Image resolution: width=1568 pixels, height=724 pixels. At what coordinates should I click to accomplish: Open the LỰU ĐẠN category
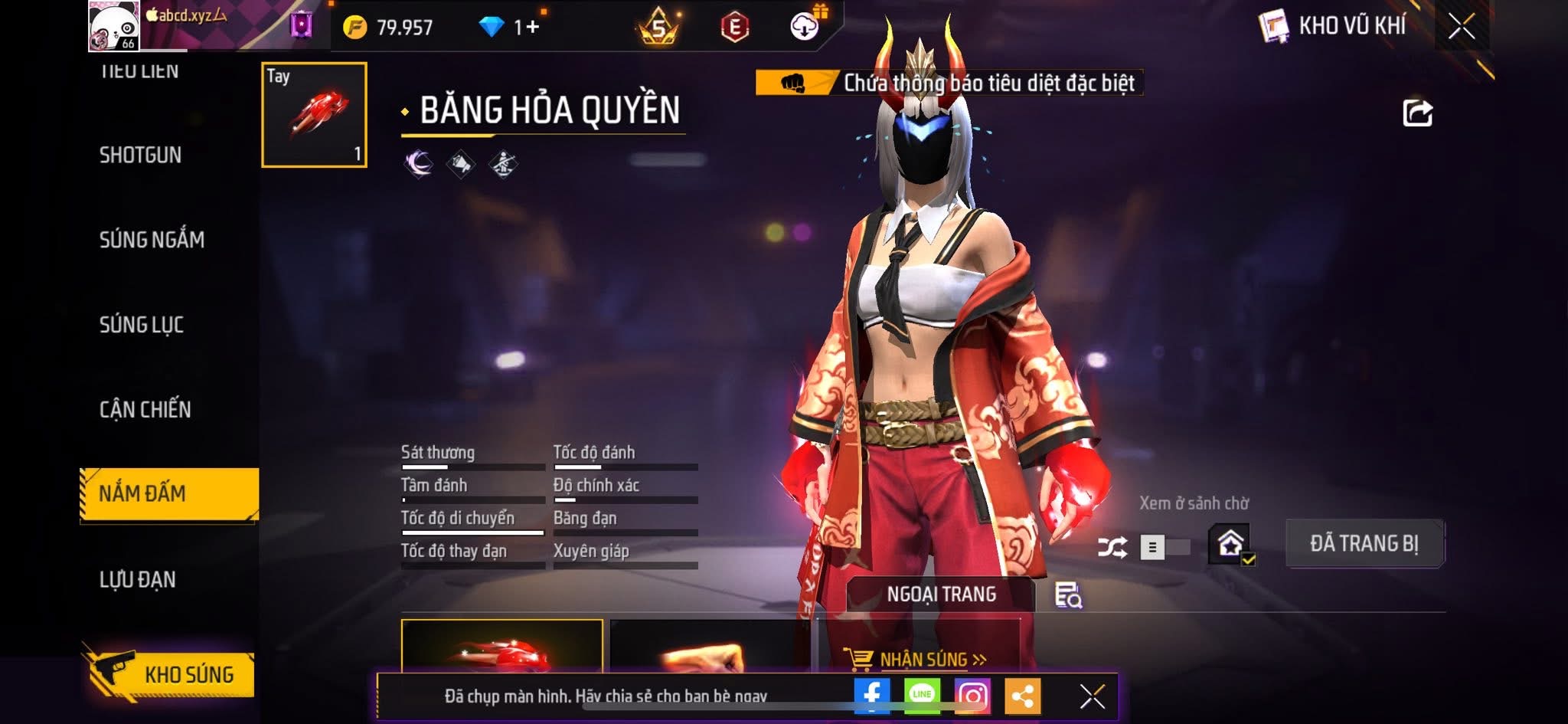138,579
